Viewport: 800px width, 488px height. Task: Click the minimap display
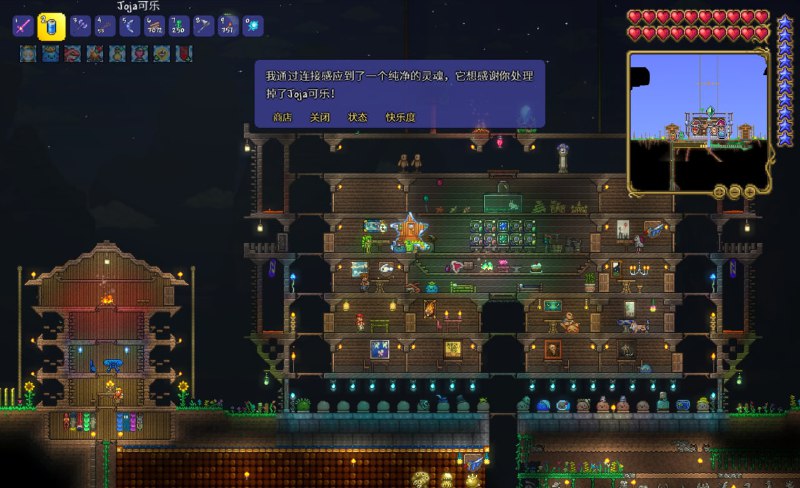[x=697, y=118]
